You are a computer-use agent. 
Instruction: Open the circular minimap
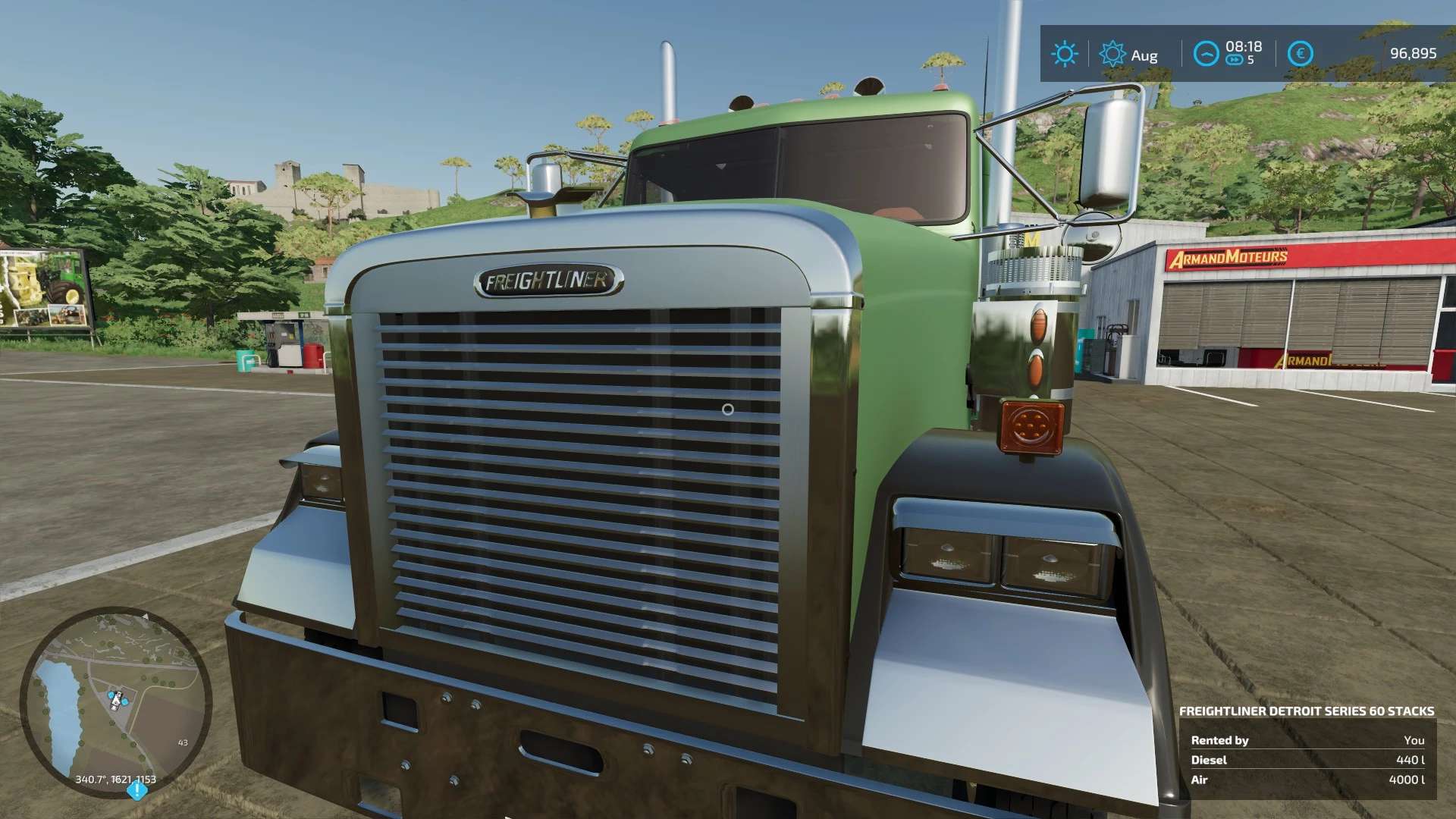tap(115, 701)
